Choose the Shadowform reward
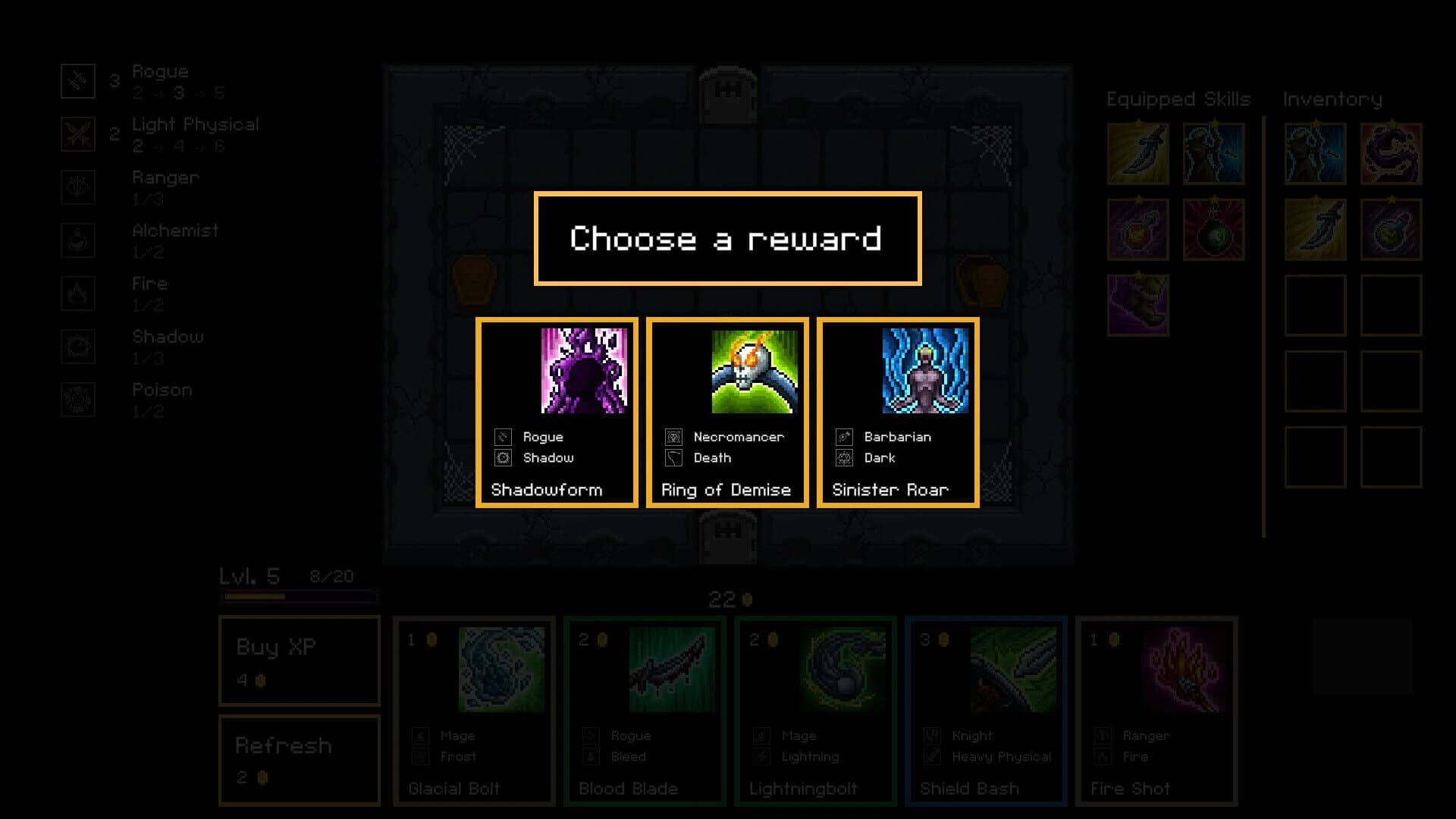The image size is (1456, 819). pos(557,413)
